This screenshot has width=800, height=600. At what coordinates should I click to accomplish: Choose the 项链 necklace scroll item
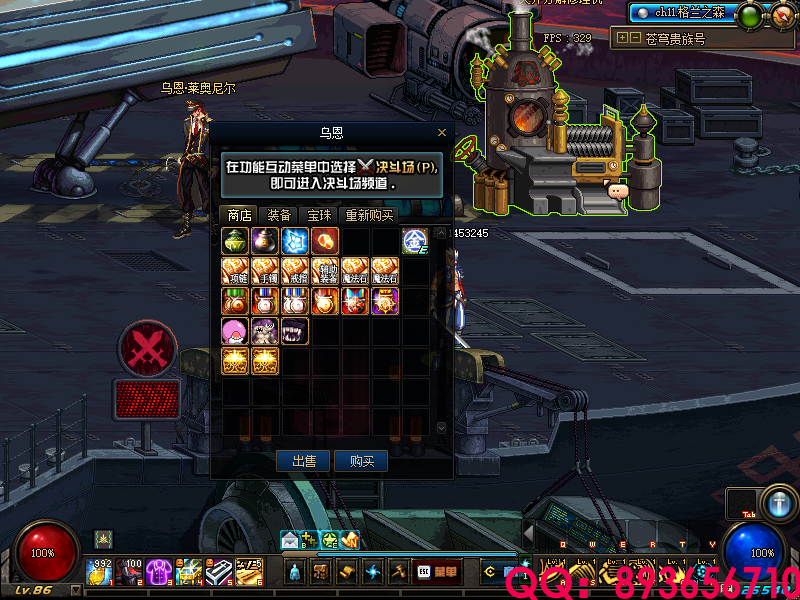(235, 271)
